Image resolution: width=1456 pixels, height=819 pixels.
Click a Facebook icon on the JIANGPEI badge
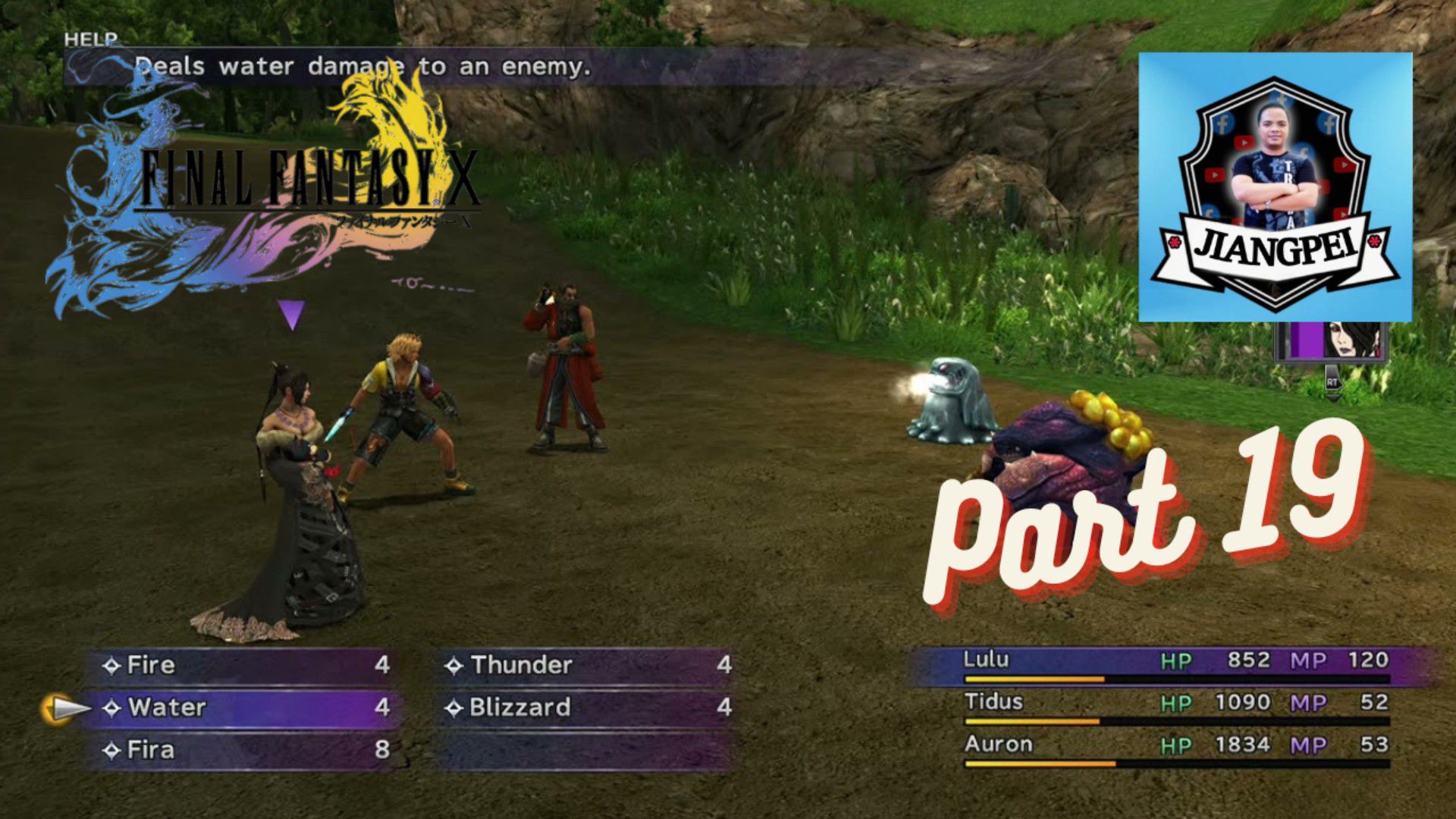[x=1225, y=124]
